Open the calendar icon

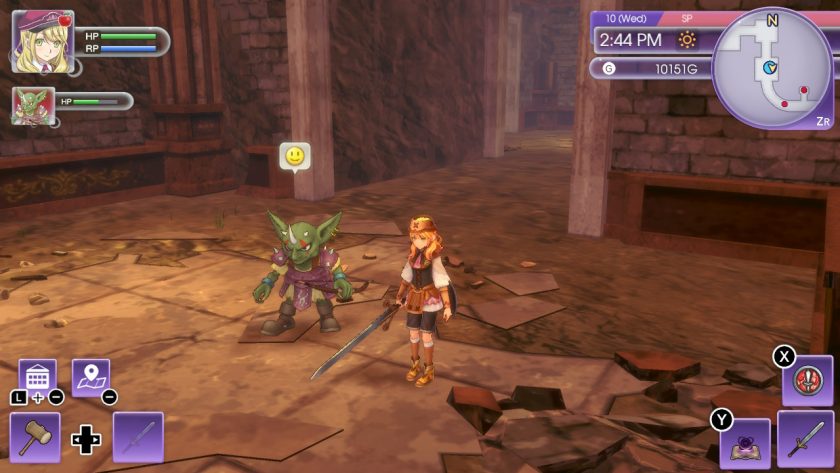pyautogui.click(x=37, y=377)
